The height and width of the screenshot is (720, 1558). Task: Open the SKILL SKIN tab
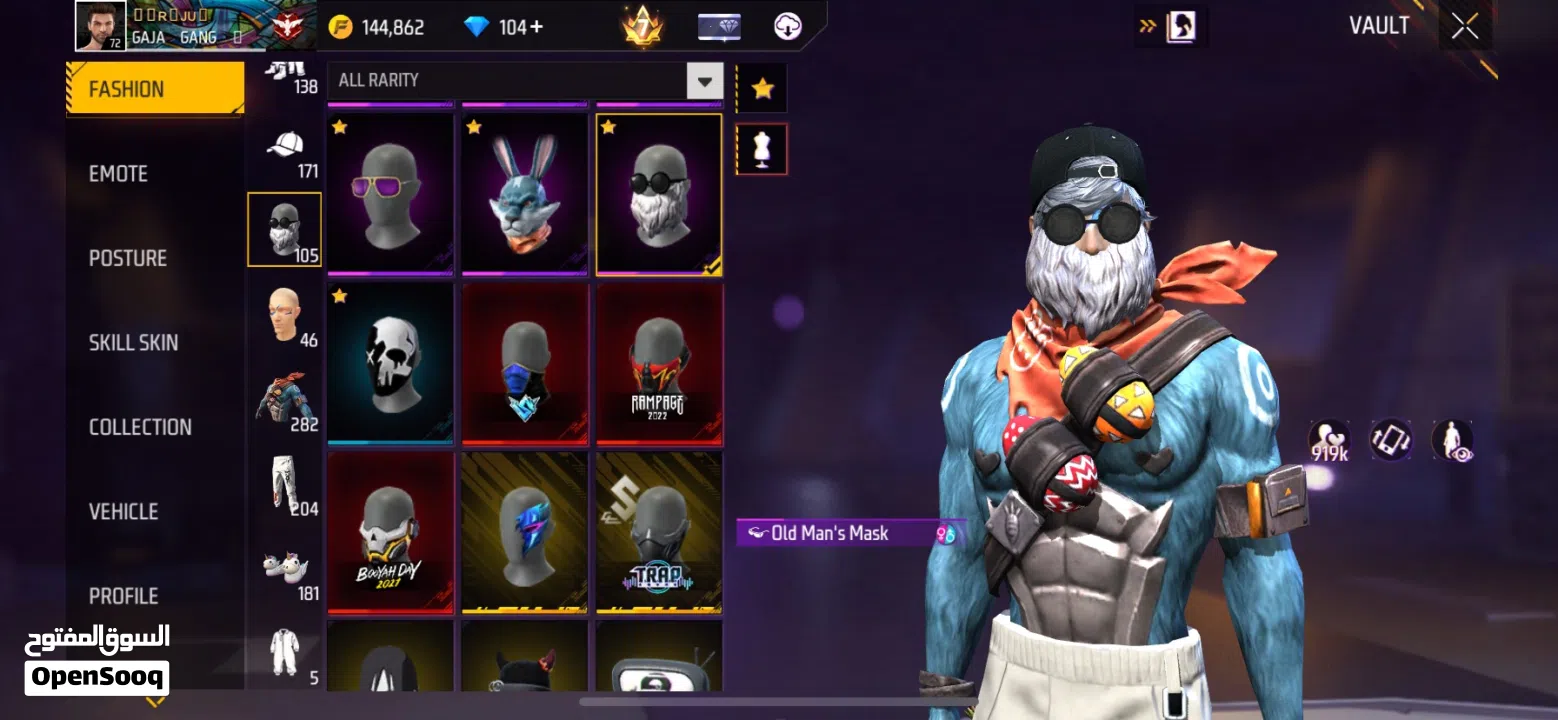(x=134, y=342)
